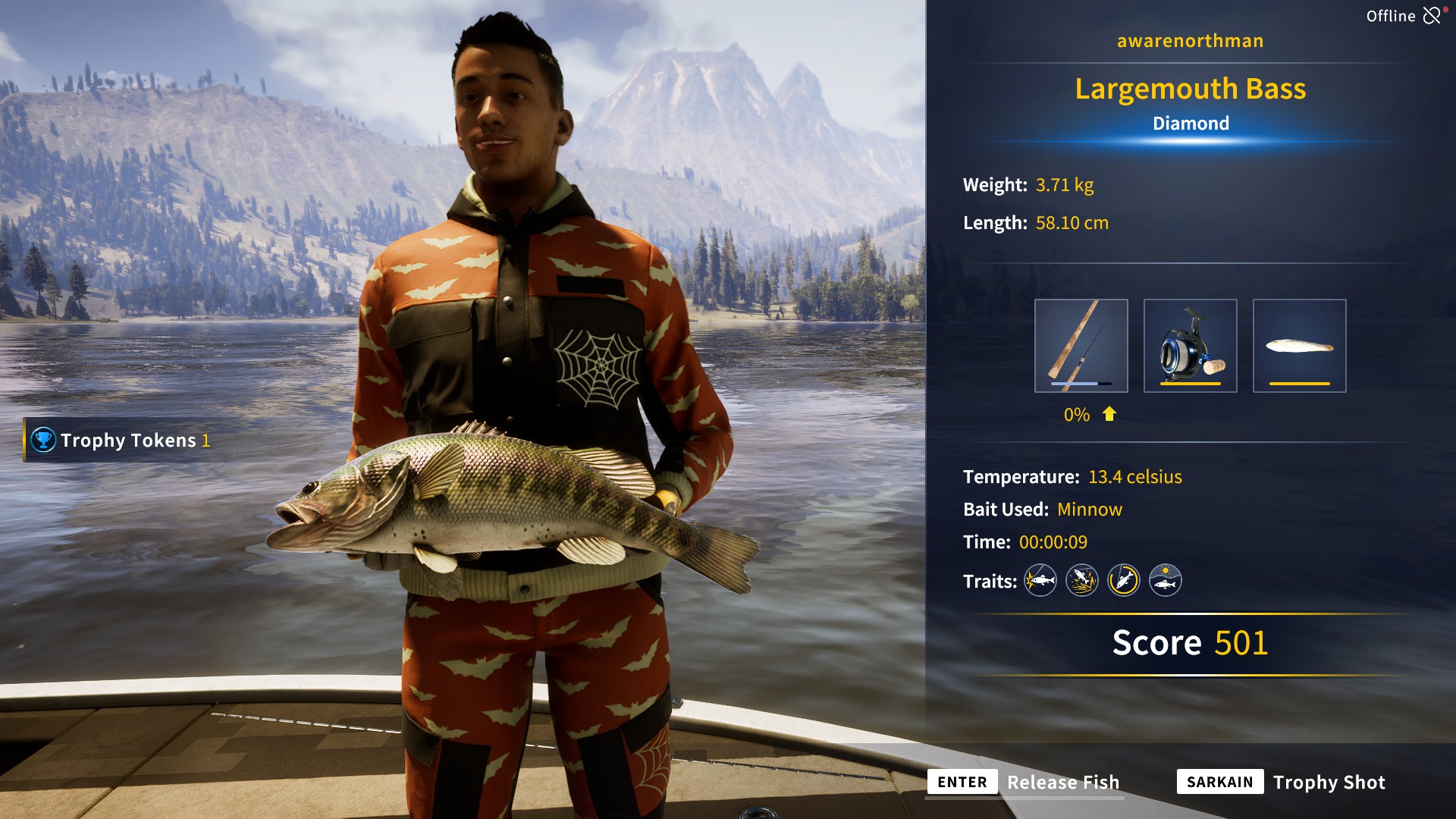Viewport: 1456px width, 819px height.
Task: Choose the minnow bait slot
Action: (x=1299, y=346)
